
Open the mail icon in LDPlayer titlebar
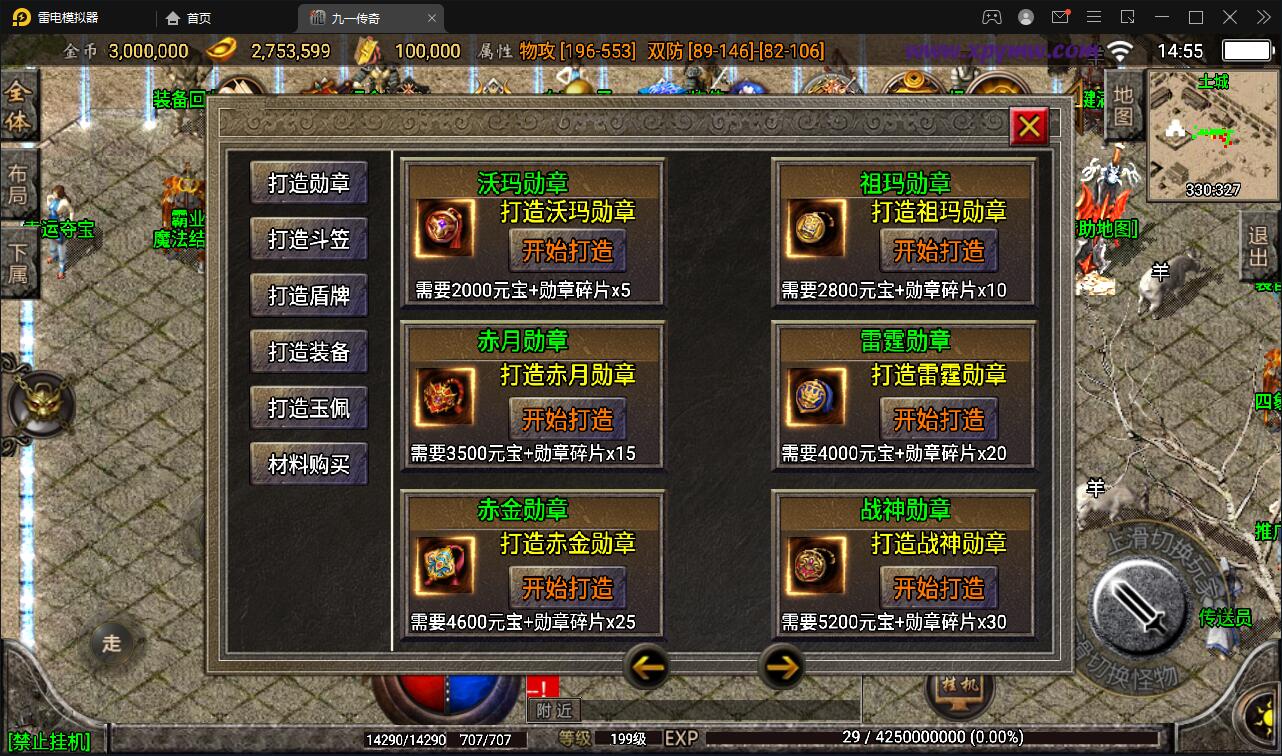pyautogui.click(x=1062, y=17)
